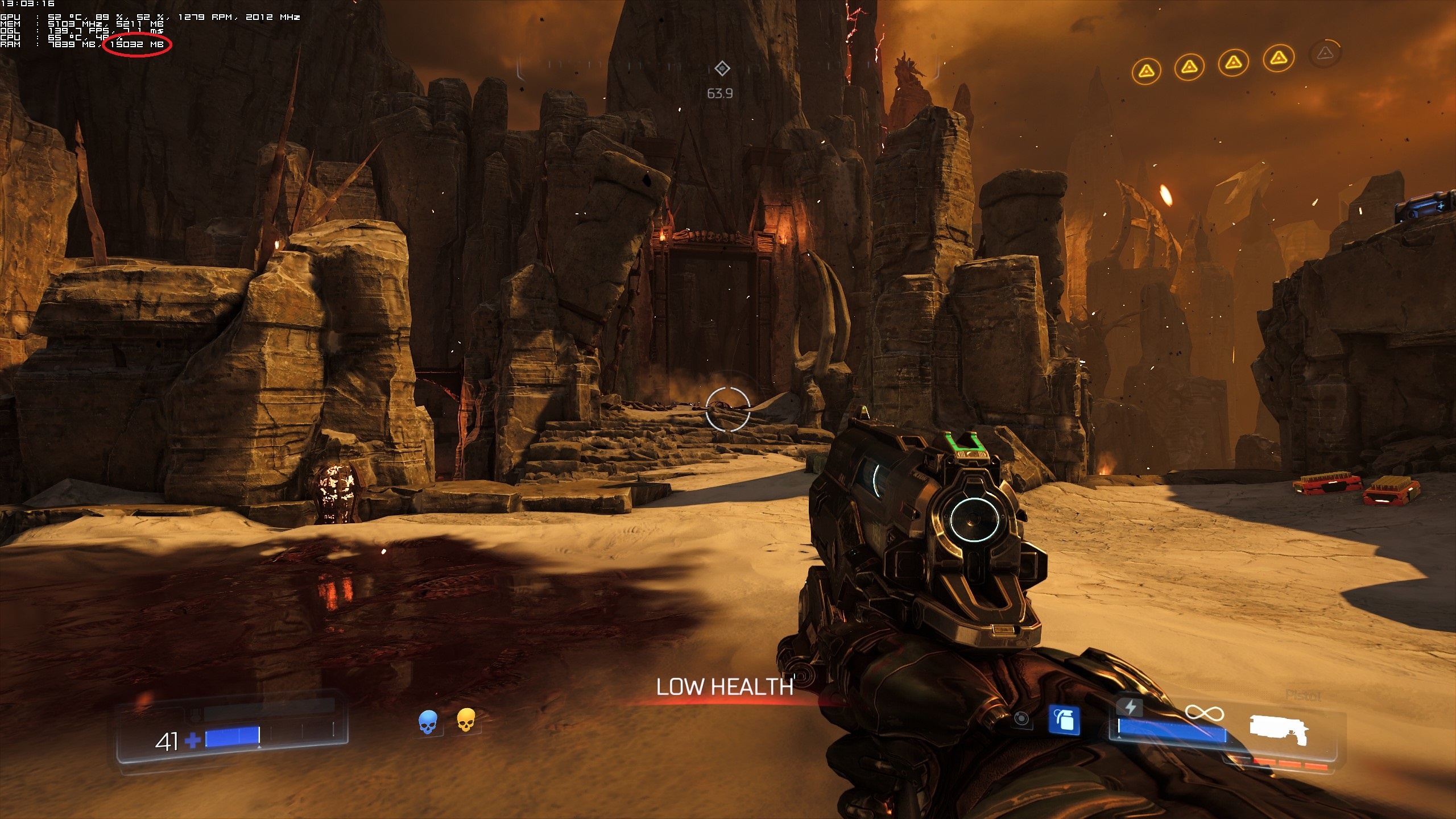Select the blue skull key icon
Screen dimensions: 1456x819
click(x=428, y=722)
